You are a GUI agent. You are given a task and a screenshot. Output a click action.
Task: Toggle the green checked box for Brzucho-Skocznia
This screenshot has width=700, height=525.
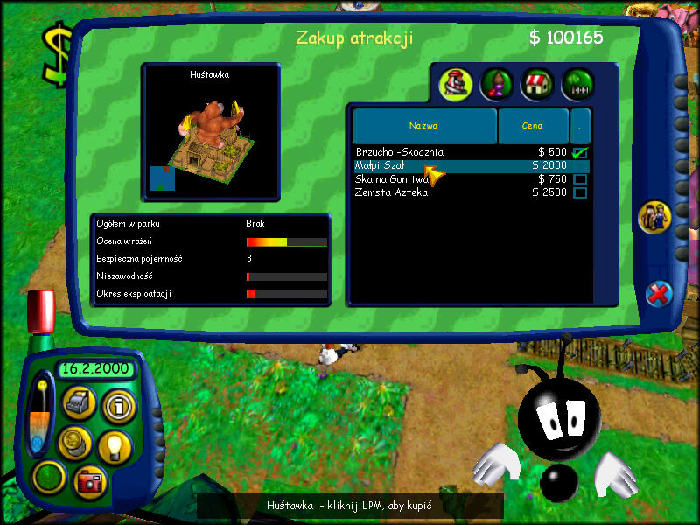(579, 152)
